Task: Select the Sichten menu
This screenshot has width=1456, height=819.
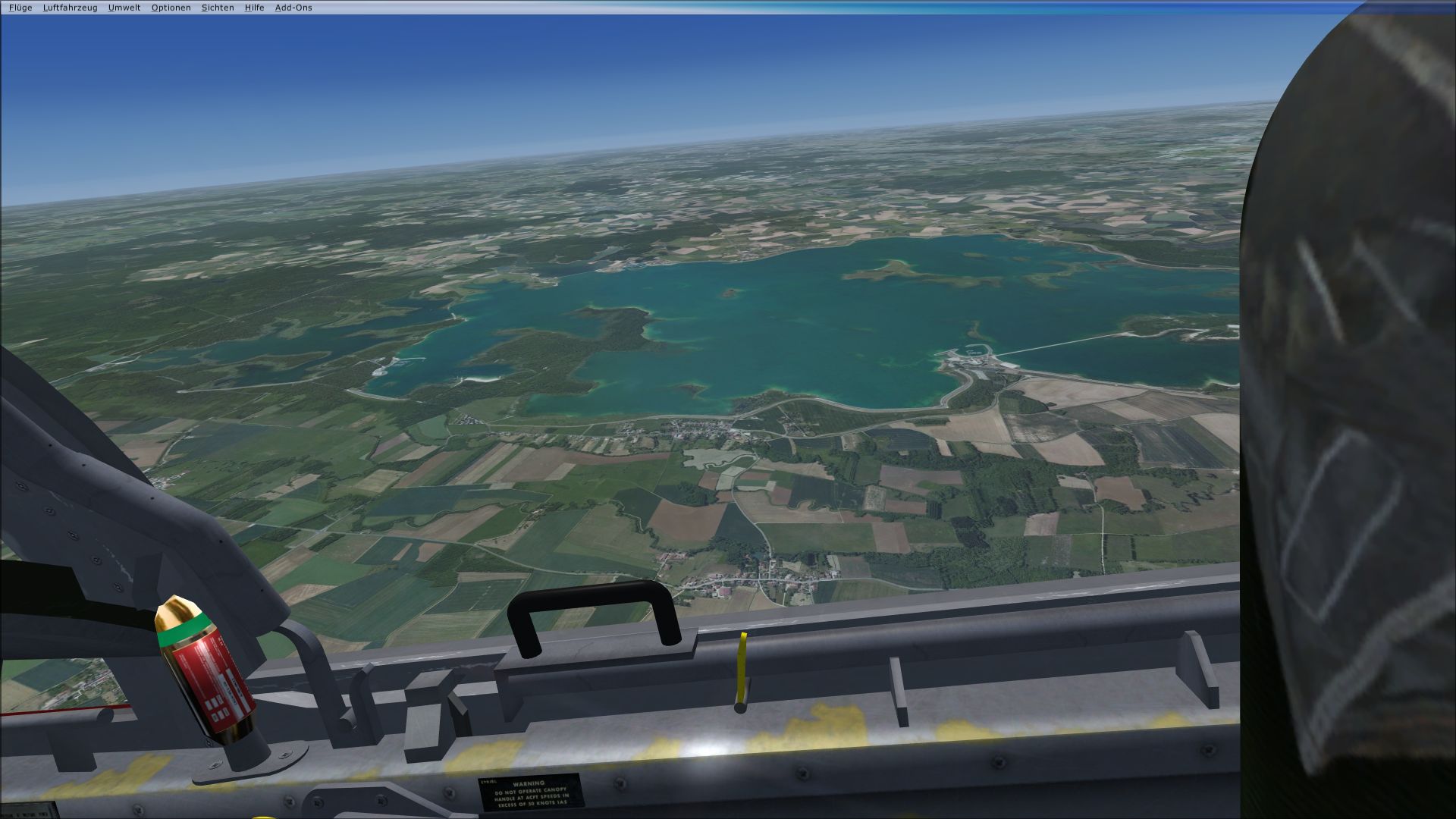Action: point(218,8)
